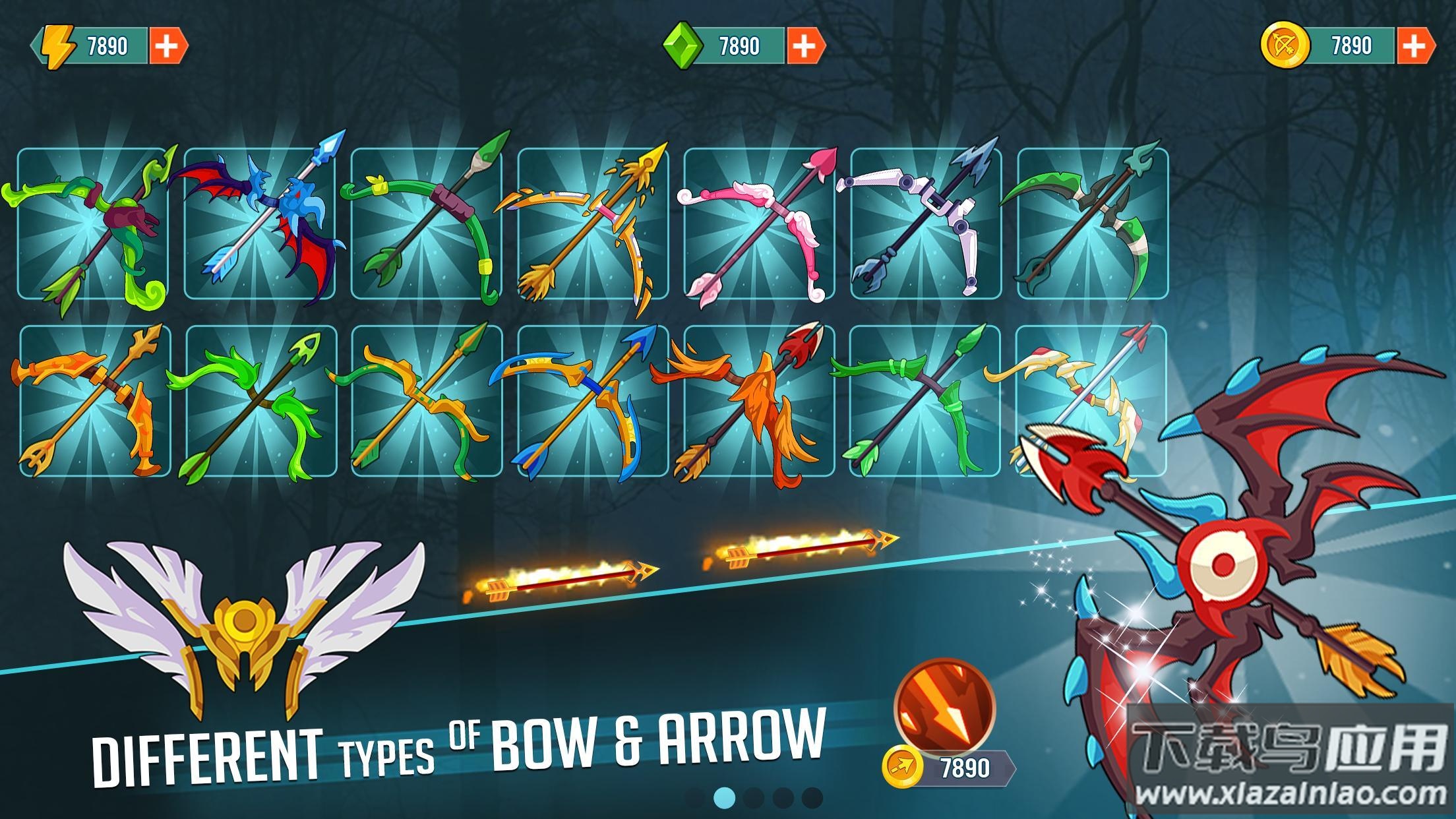Select the orange phoenix feather bow
This screenshot has height=819, width=1456.
tap(759, 400)
